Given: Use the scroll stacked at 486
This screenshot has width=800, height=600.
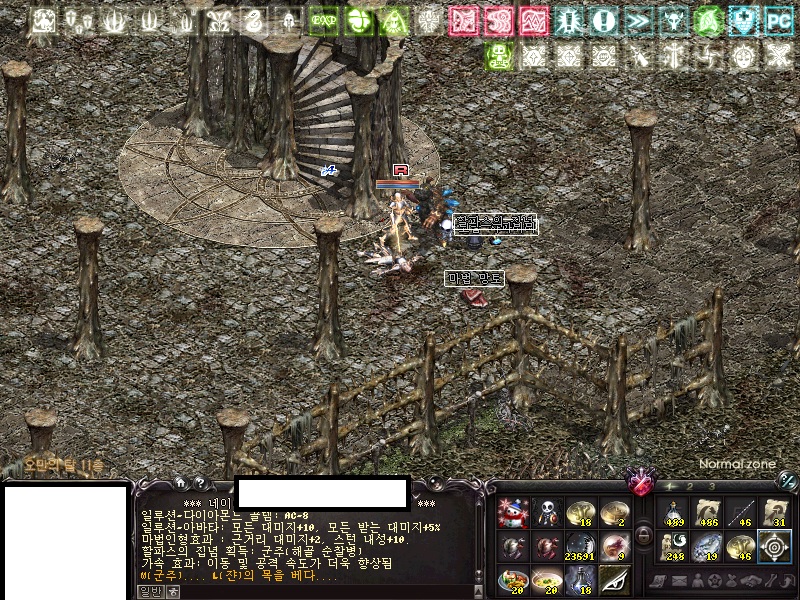Looking at the screenshot, I should pyautogui.click(x=709, y=513).
